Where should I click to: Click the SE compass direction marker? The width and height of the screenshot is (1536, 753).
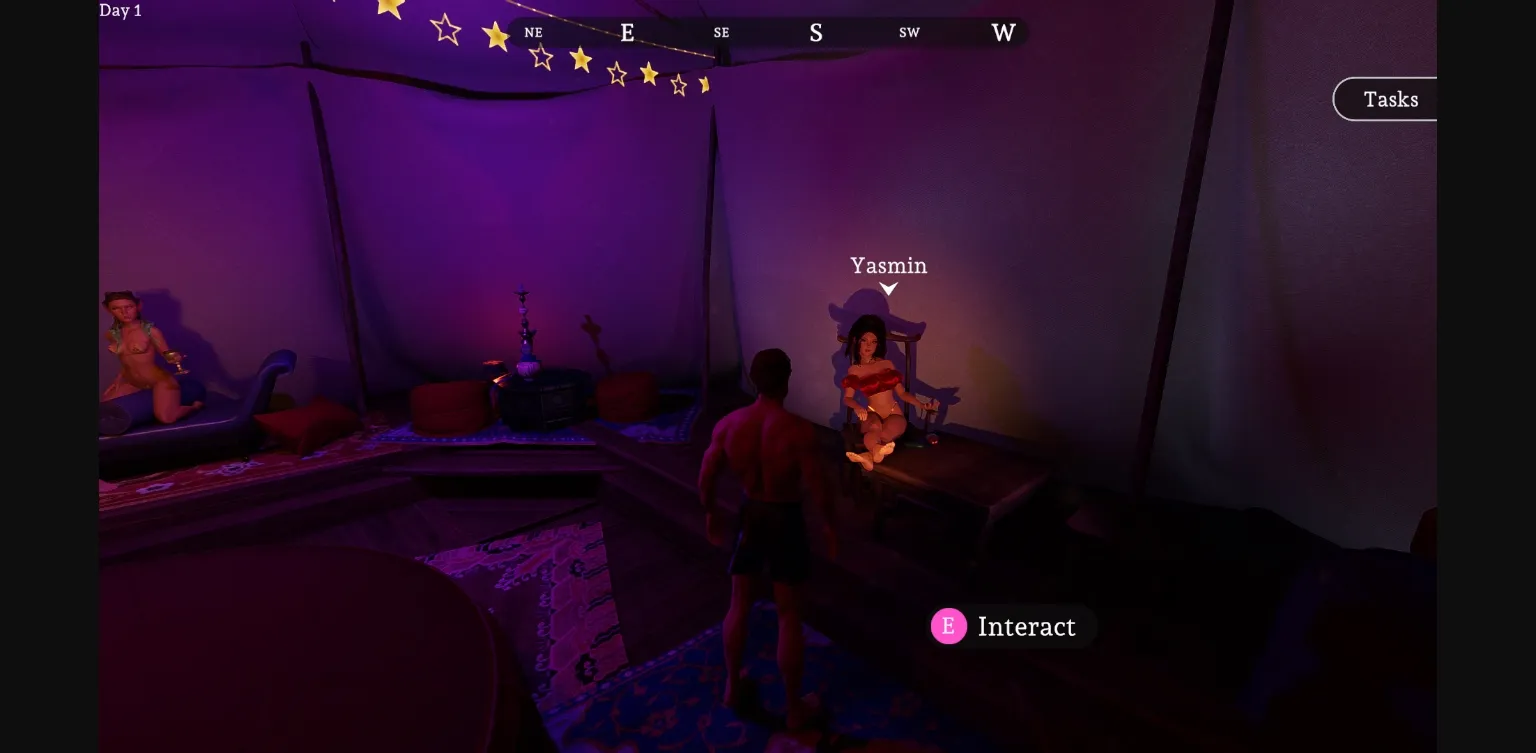[720, 32]
